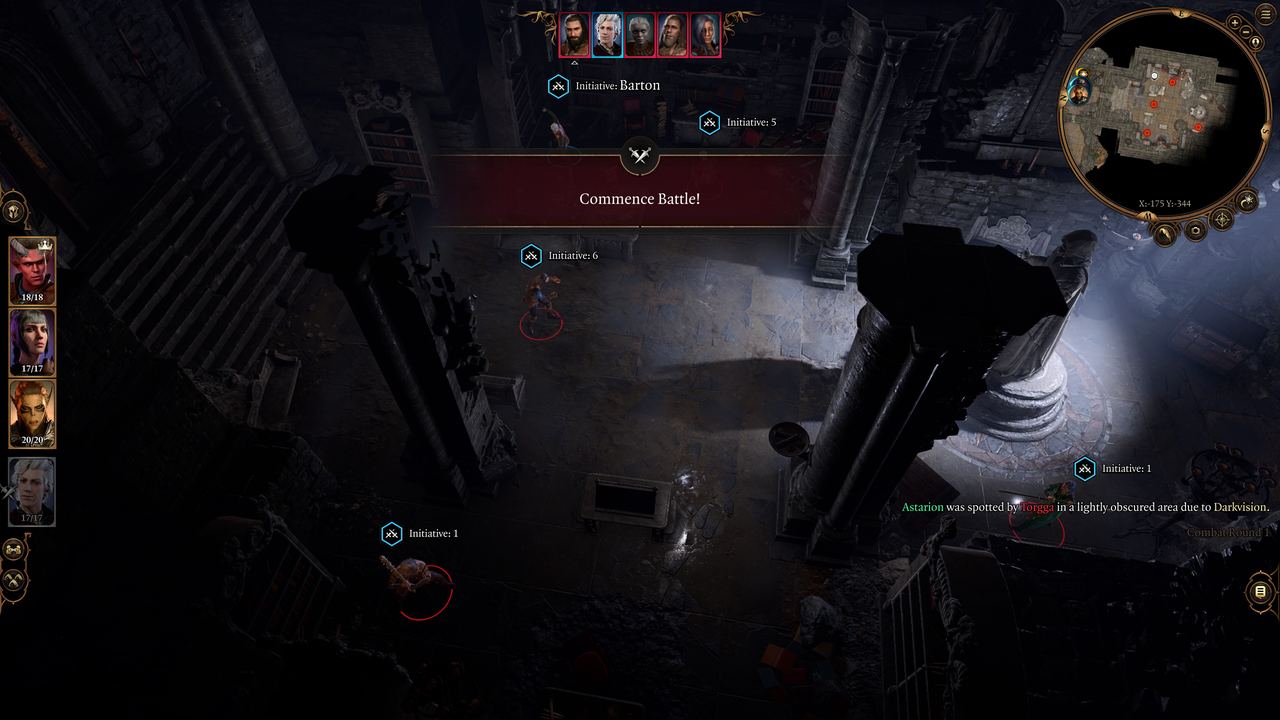This screenshot has width=1280, height=720.
Task: Click the pale grey-skinned enemy in turn order
Action: pyautogui.click(x=640, y=35)
